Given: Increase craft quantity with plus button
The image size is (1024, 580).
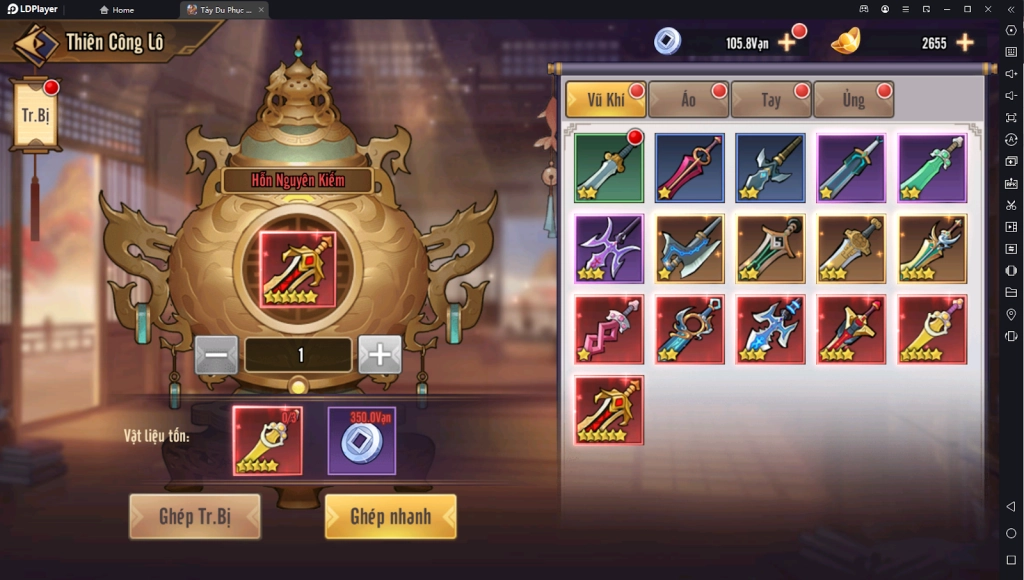Looking at the screenshot, I should tap(380, 355).
